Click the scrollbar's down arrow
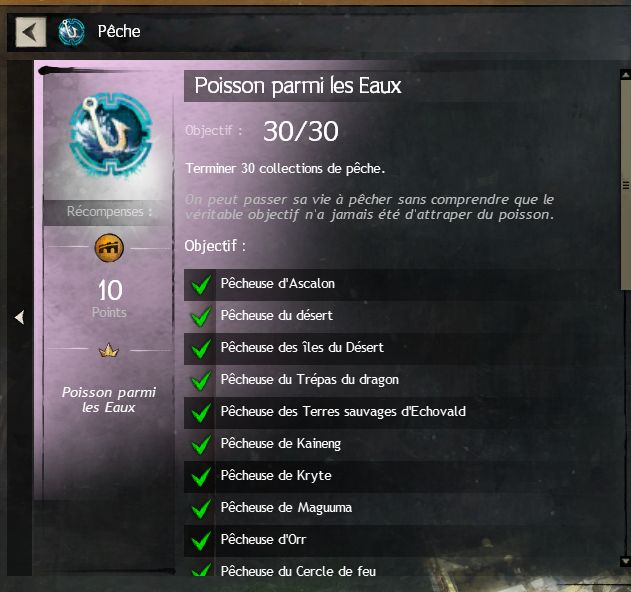 pos(625,562)
